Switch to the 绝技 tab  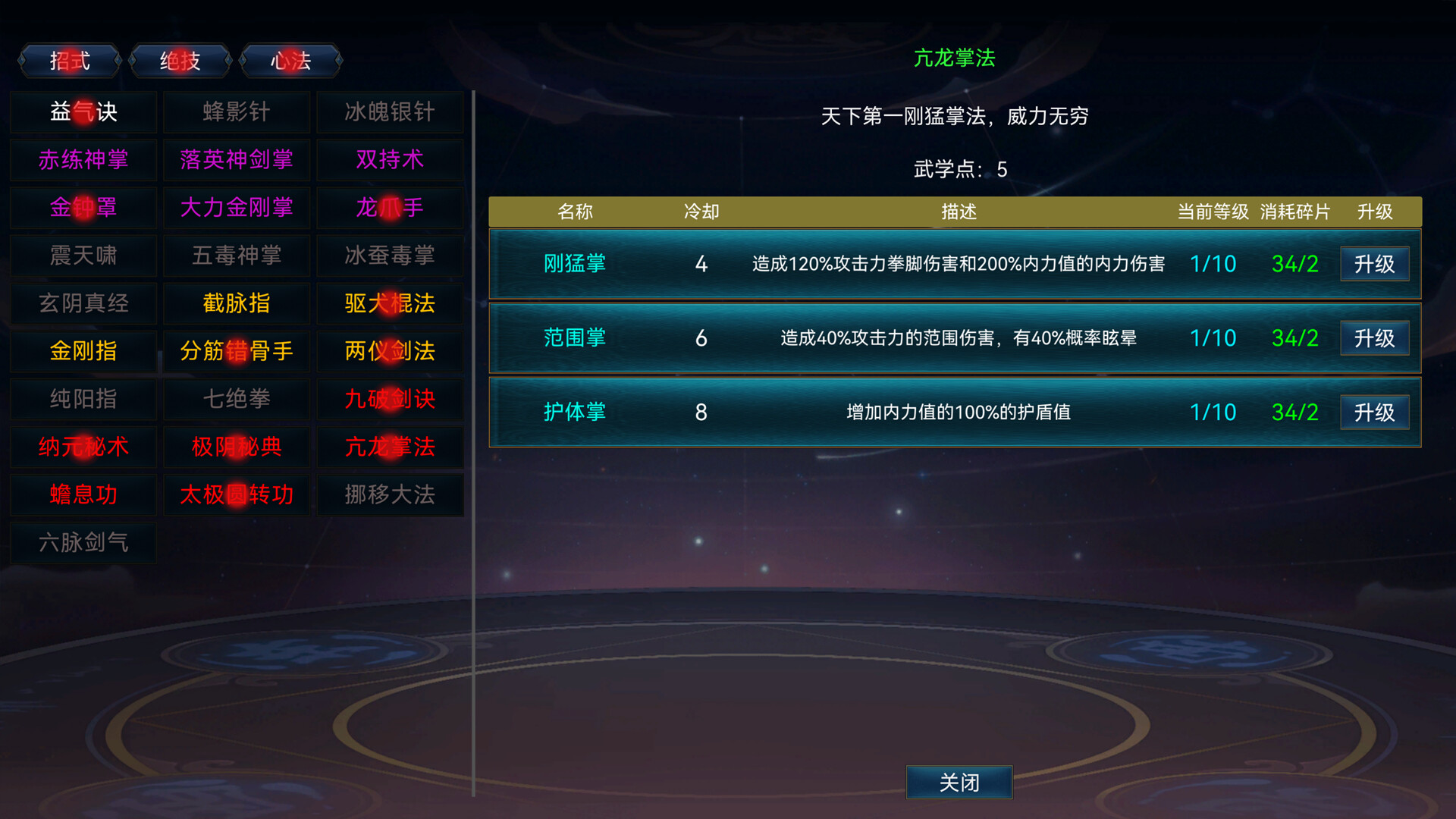click(180, 61)
